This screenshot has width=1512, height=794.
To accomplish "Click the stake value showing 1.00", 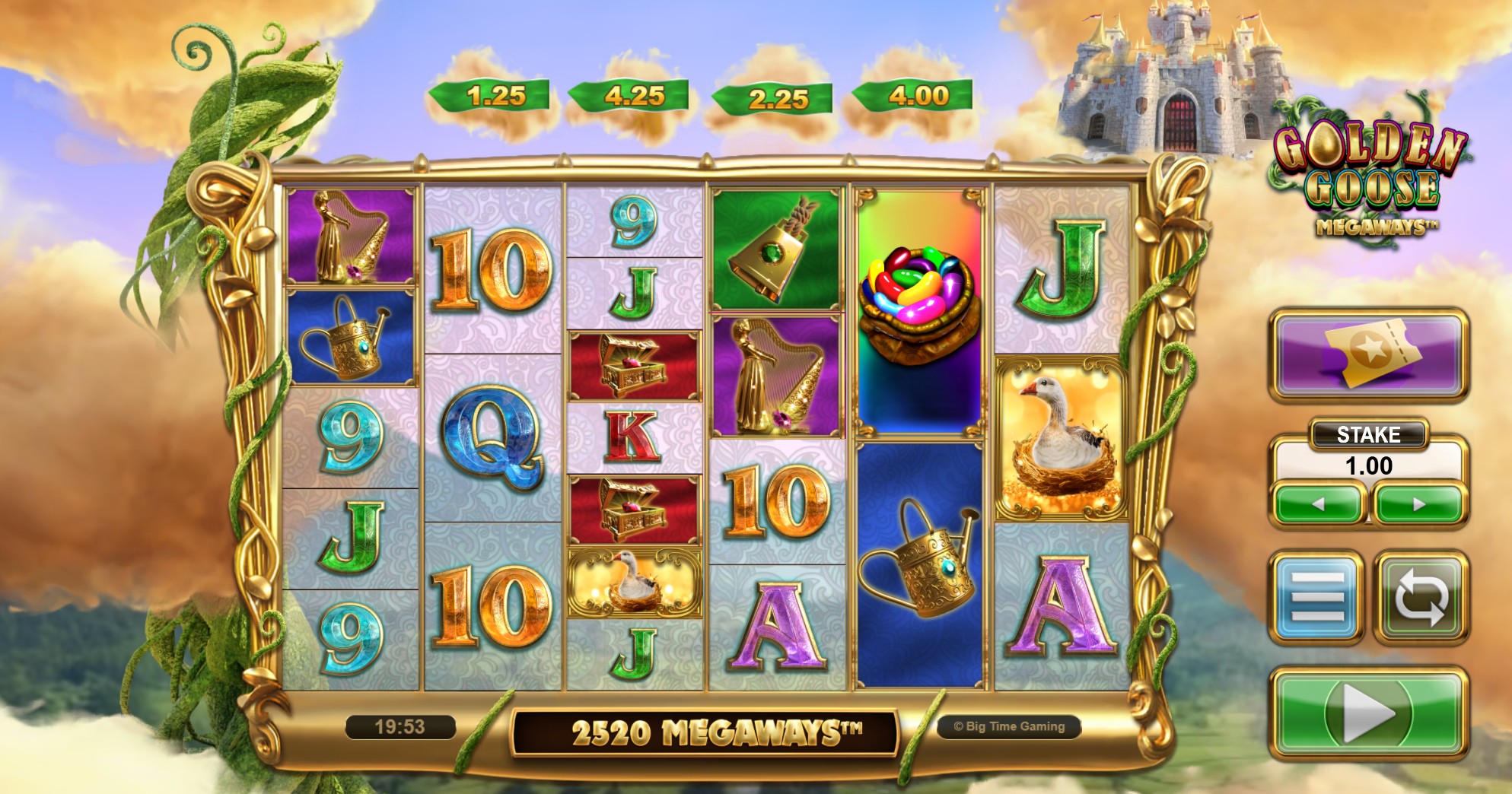I will point(1372,465).
